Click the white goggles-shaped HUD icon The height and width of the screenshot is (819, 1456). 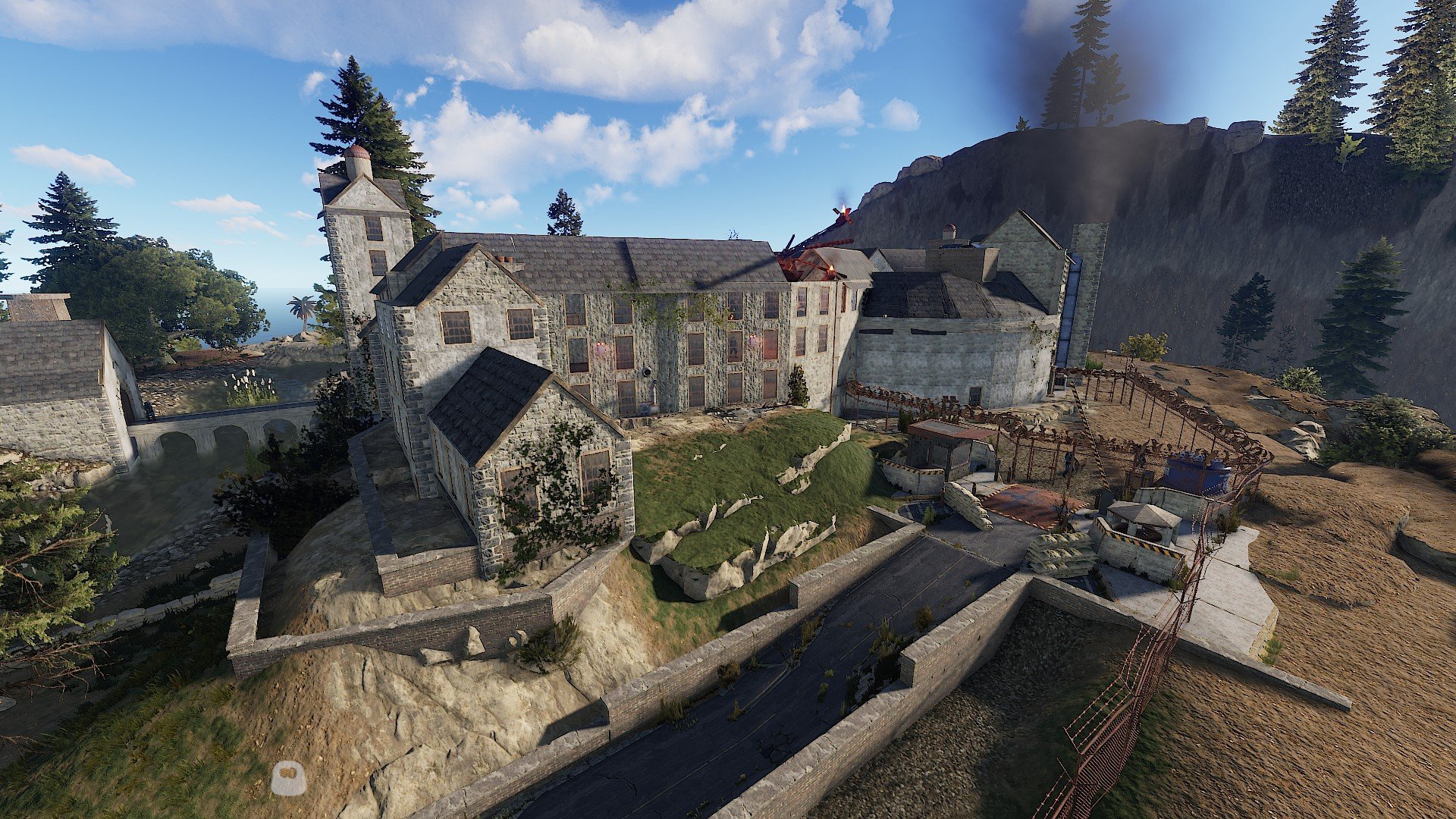[288, 778]
